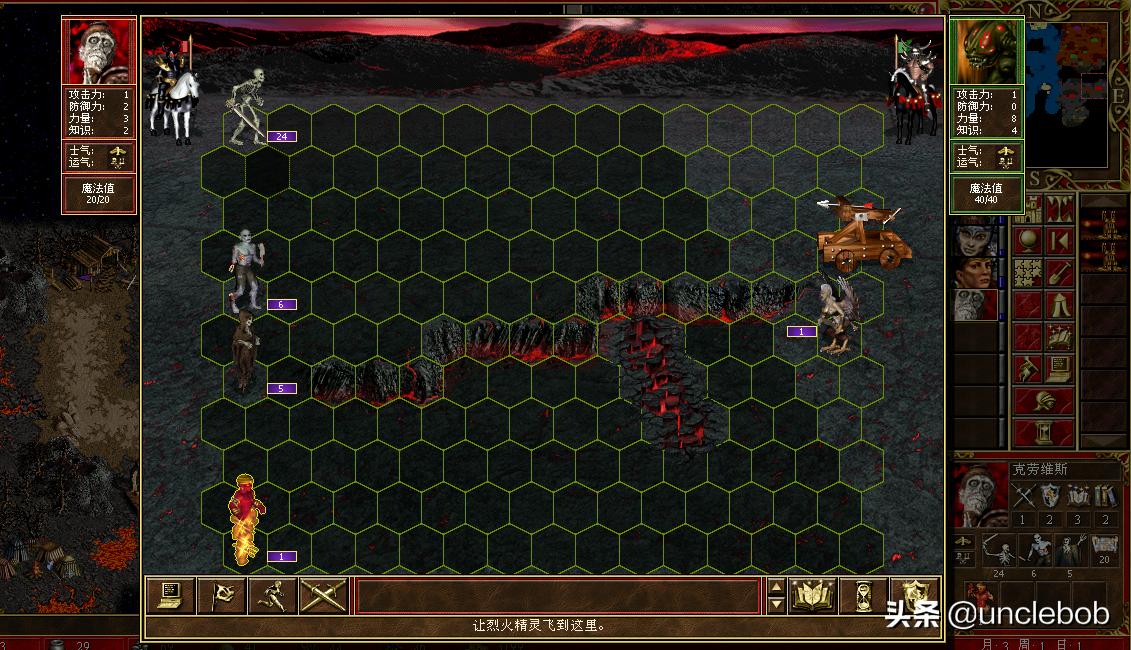The width and height of the screenshot is (1131, 650).
Task: Click the attacking hero portrait panel
Action: (x=100, y=50)
